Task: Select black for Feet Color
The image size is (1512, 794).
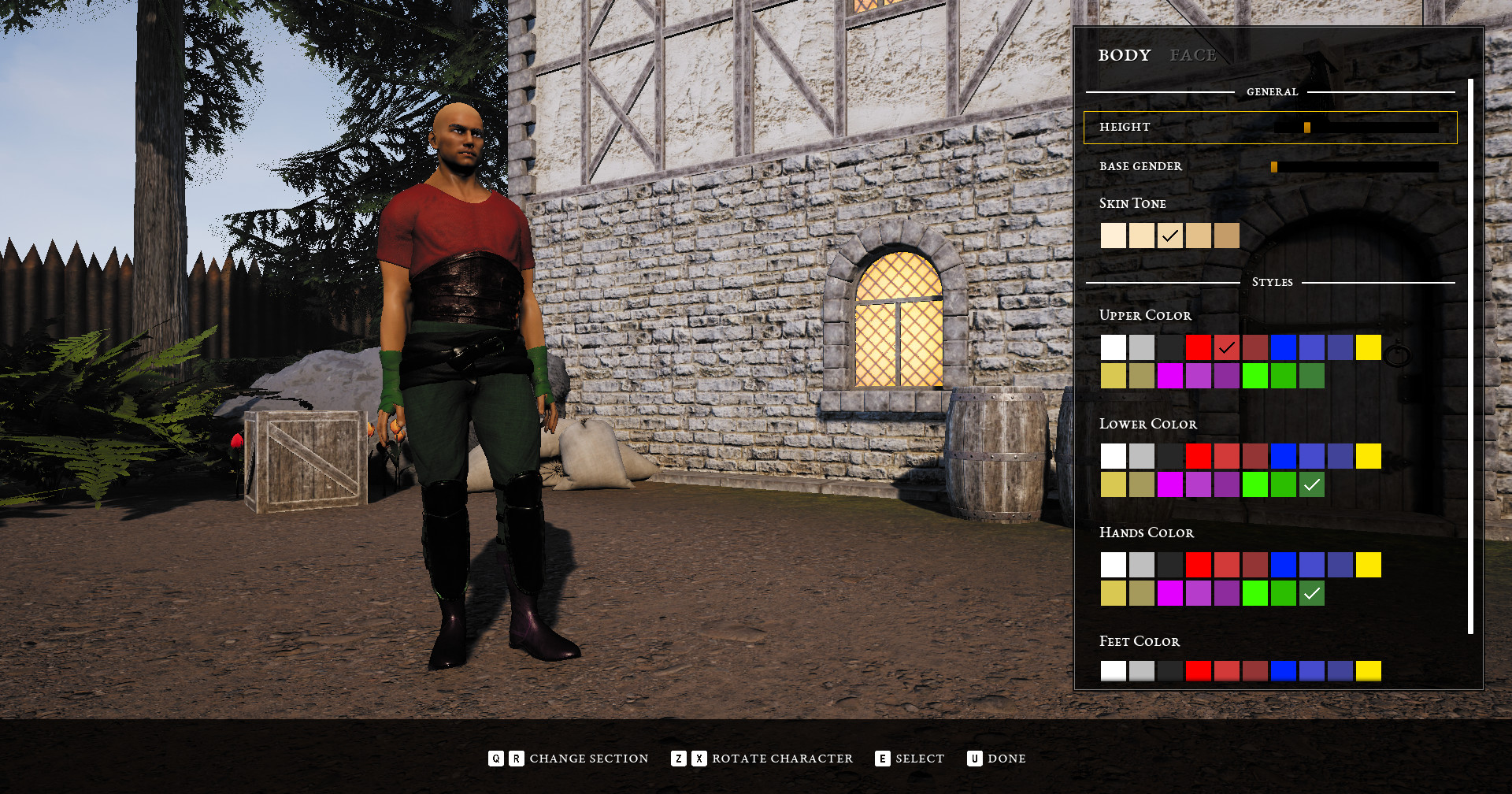Action: tap(1169, 671)
